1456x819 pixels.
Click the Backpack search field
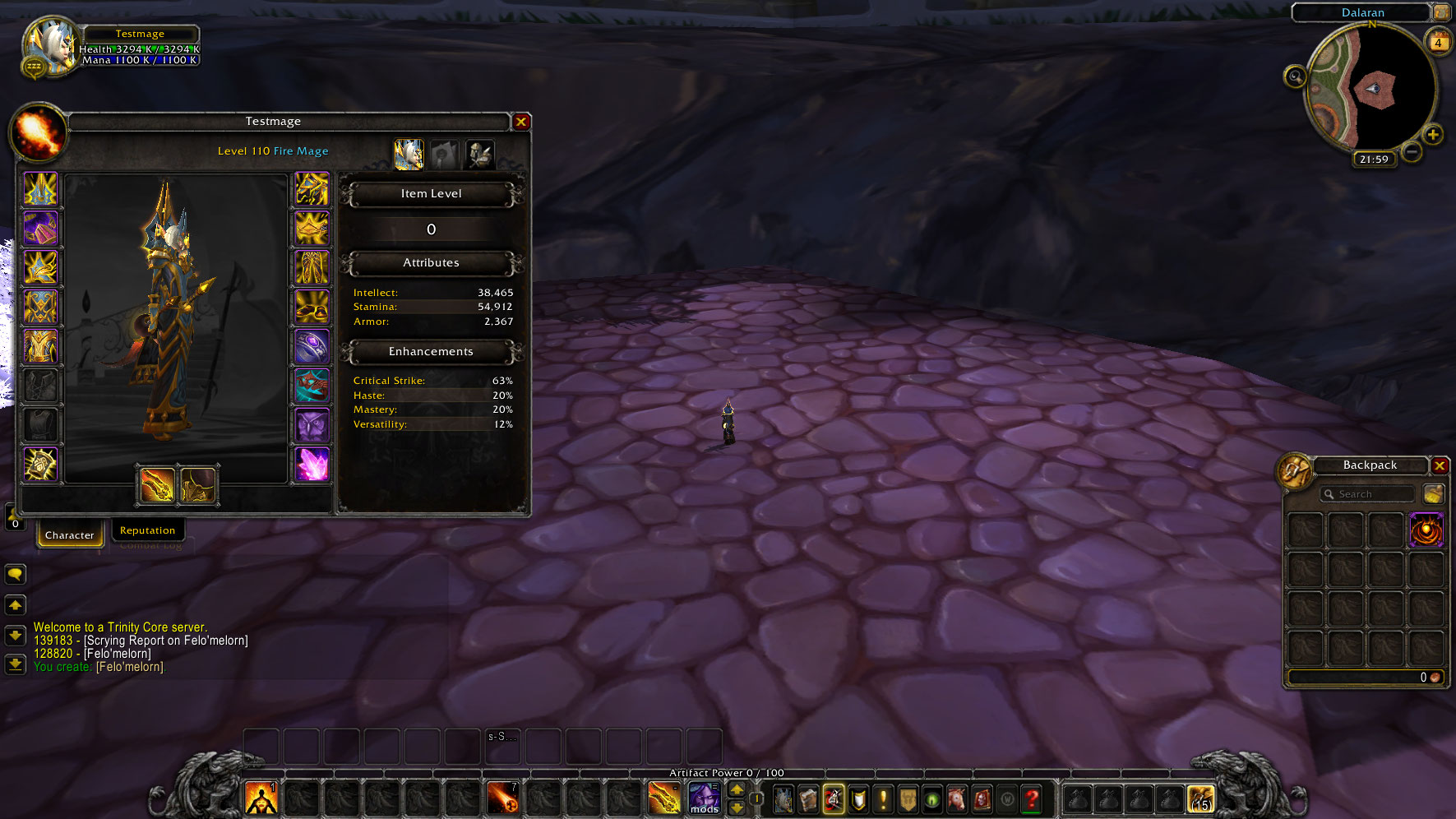(x=1366, y=493)
